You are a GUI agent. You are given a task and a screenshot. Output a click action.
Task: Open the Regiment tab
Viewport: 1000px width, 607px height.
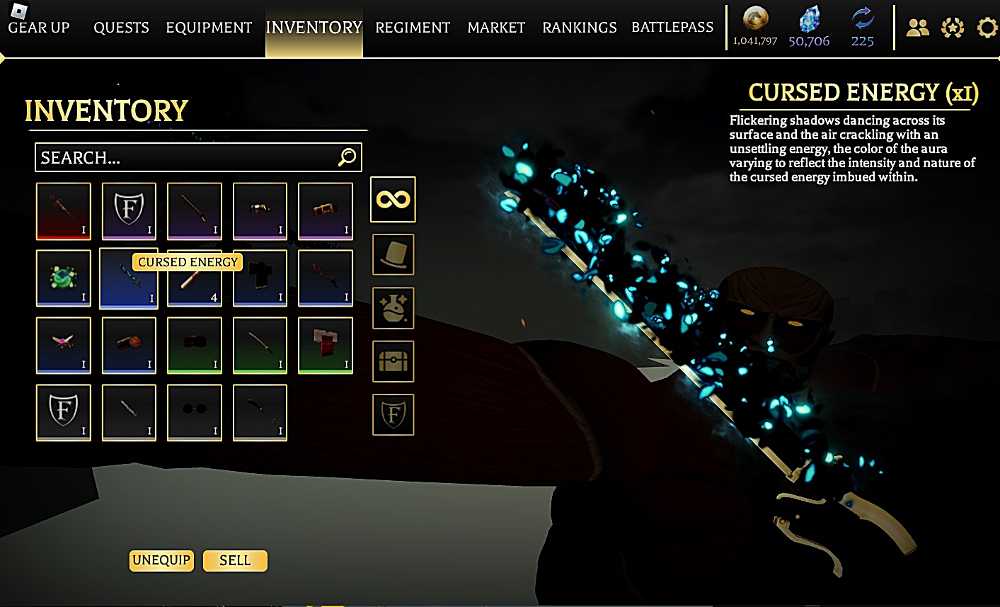click(x=413, y=27)
